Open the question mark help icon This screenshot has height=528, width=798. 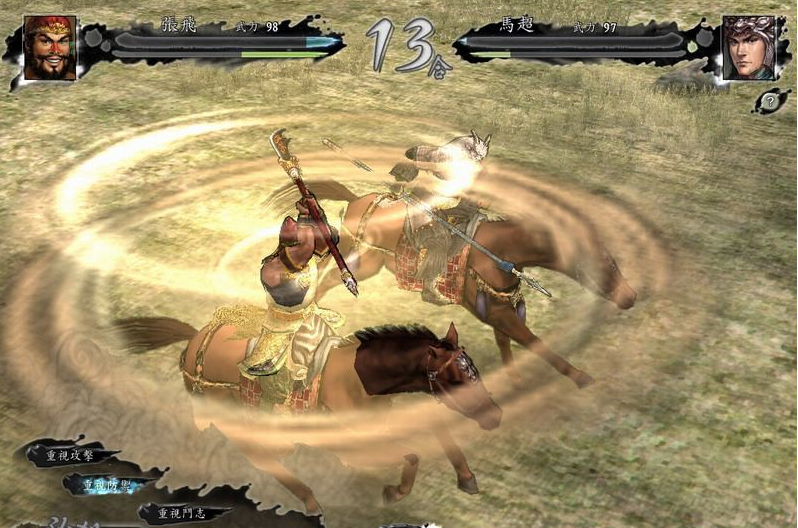tap(770, 100)
